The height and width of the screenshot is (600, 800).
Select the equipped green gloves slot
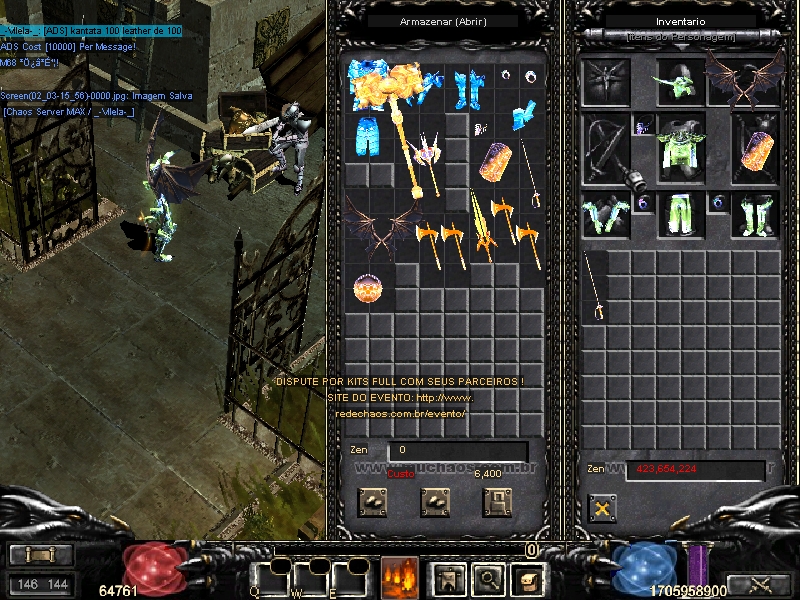pos(604,214)
